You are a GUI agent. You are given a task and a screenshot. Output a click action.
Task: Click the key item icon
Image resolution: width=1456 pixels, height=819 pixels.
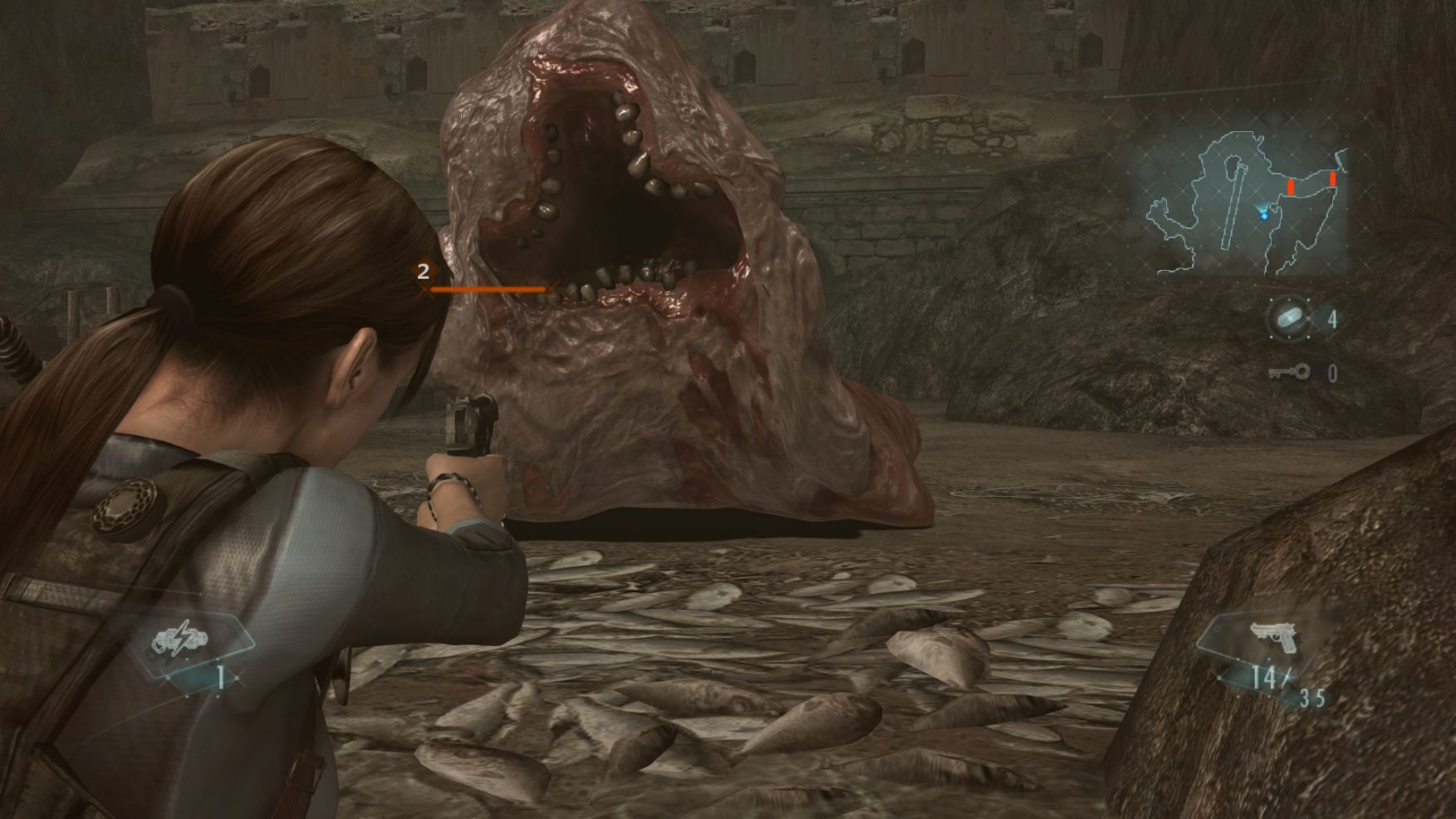tap(1289, 372)
